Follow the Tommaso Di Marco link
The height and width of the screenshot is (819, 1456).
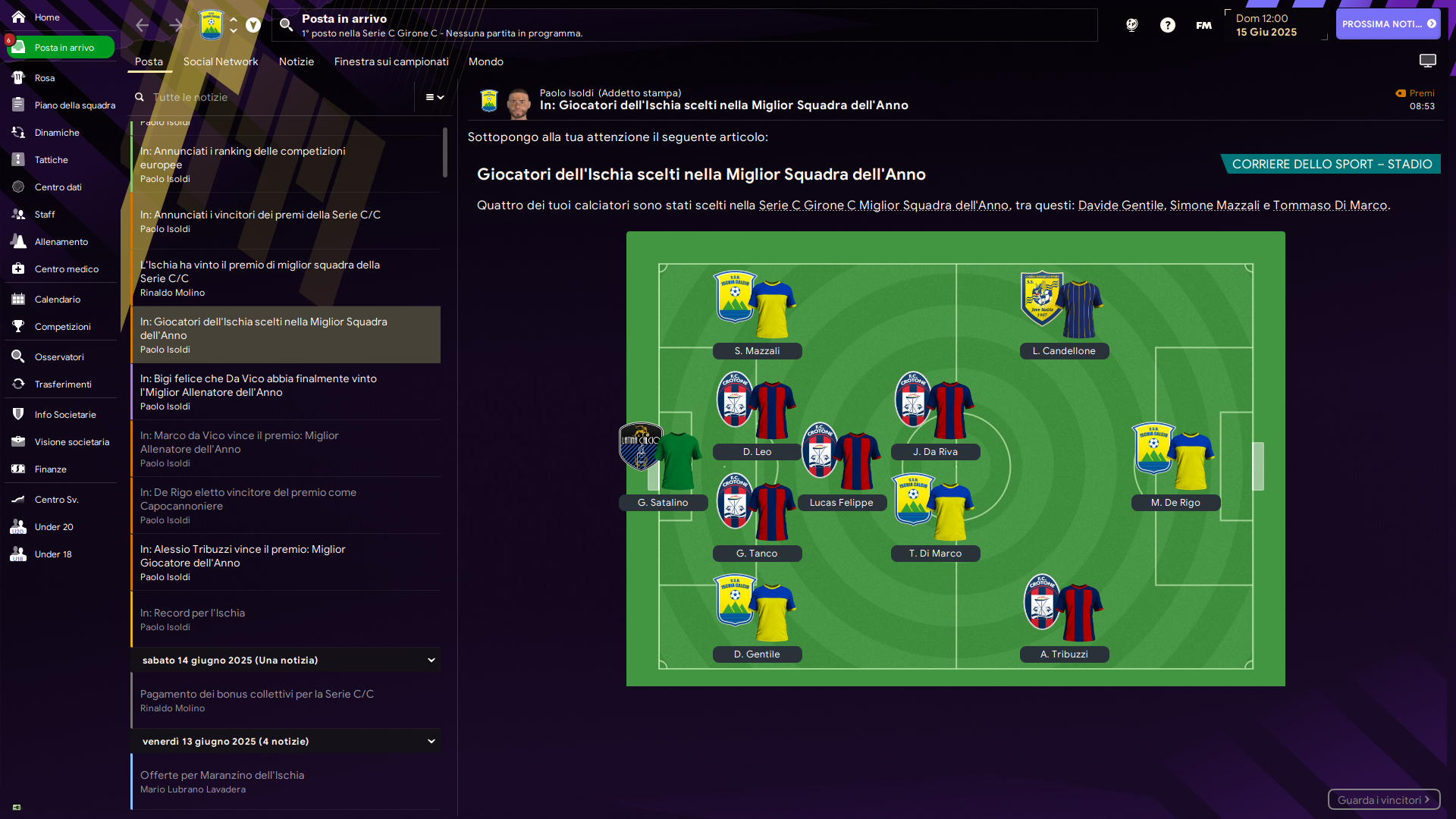coord(1329,206)
